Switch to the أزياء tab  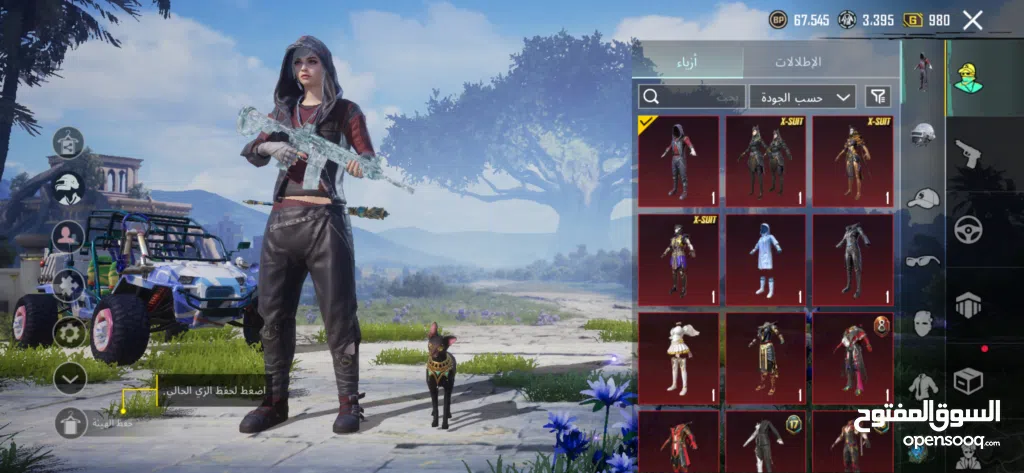[691, 62]
